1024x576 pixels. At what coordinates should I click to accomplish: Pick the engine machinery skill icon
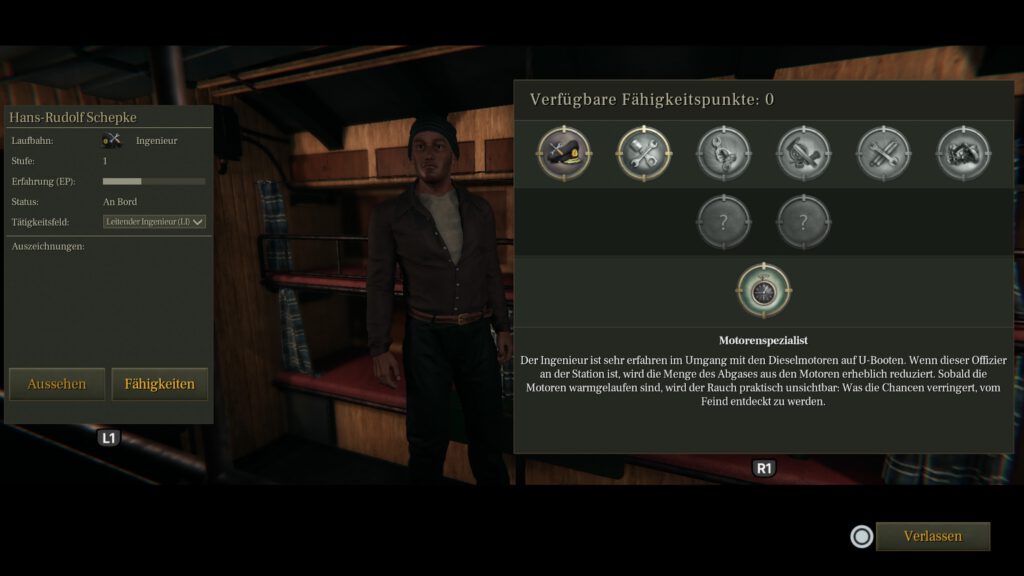point(804,153)
